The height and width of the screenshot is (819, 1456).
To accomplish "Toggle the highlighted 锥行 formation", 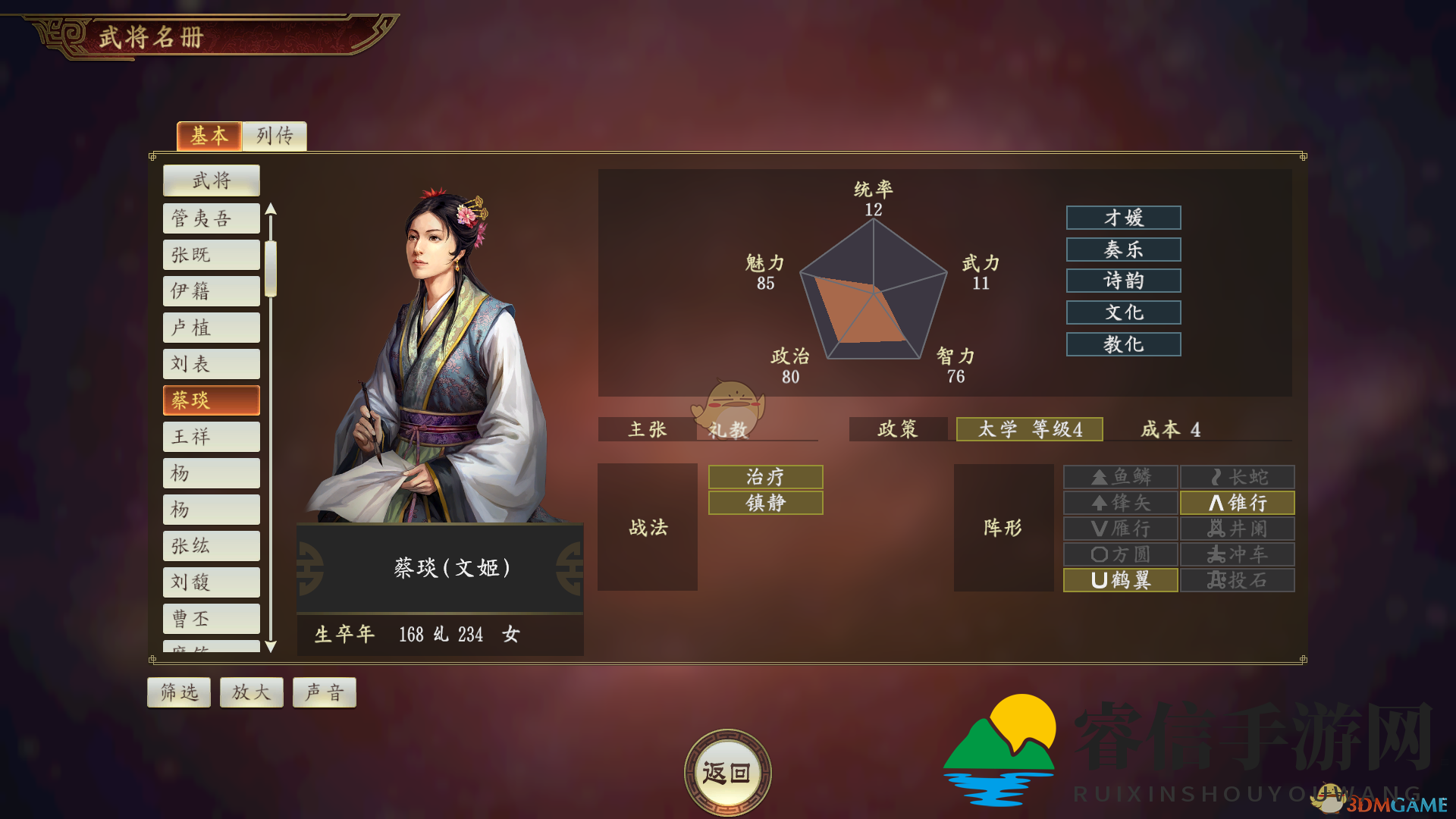I will pyautogui.click(x=1237, y=502).
